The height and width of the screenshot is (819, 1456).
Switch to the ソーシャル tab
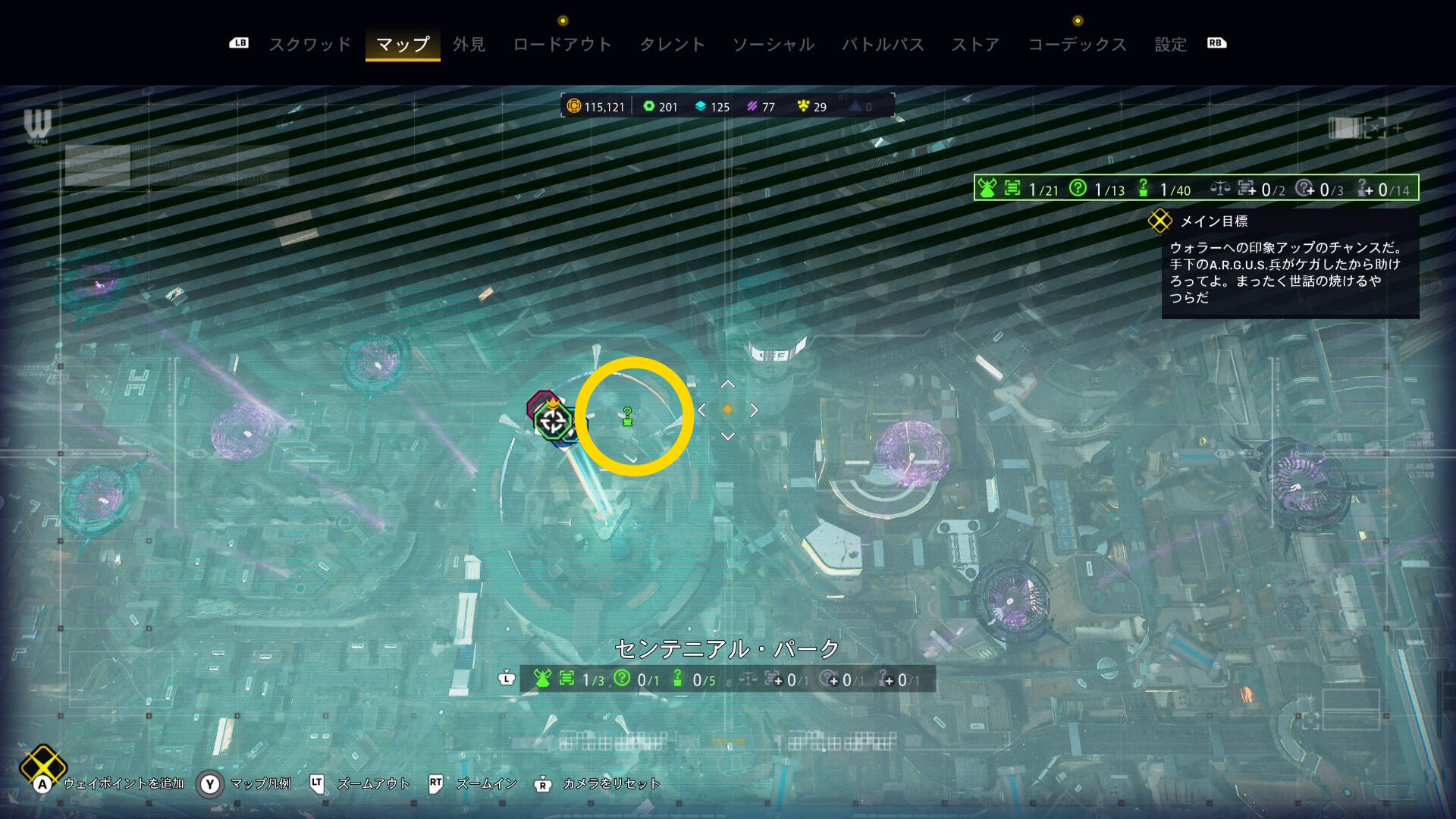[773, 45]
